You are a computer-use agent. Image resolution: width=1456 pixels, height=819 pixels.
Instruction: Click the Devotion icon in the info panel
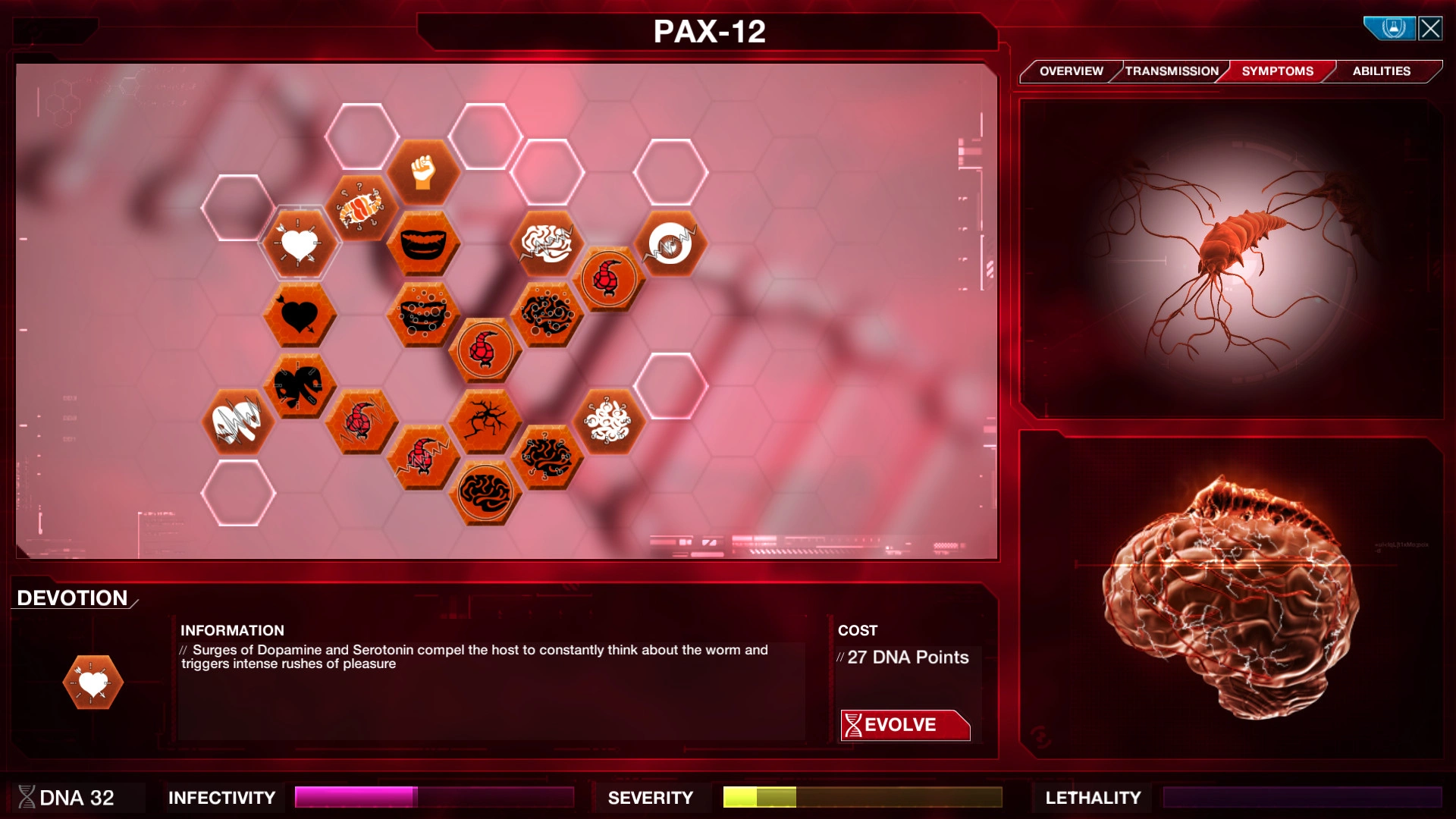[93, 681]
